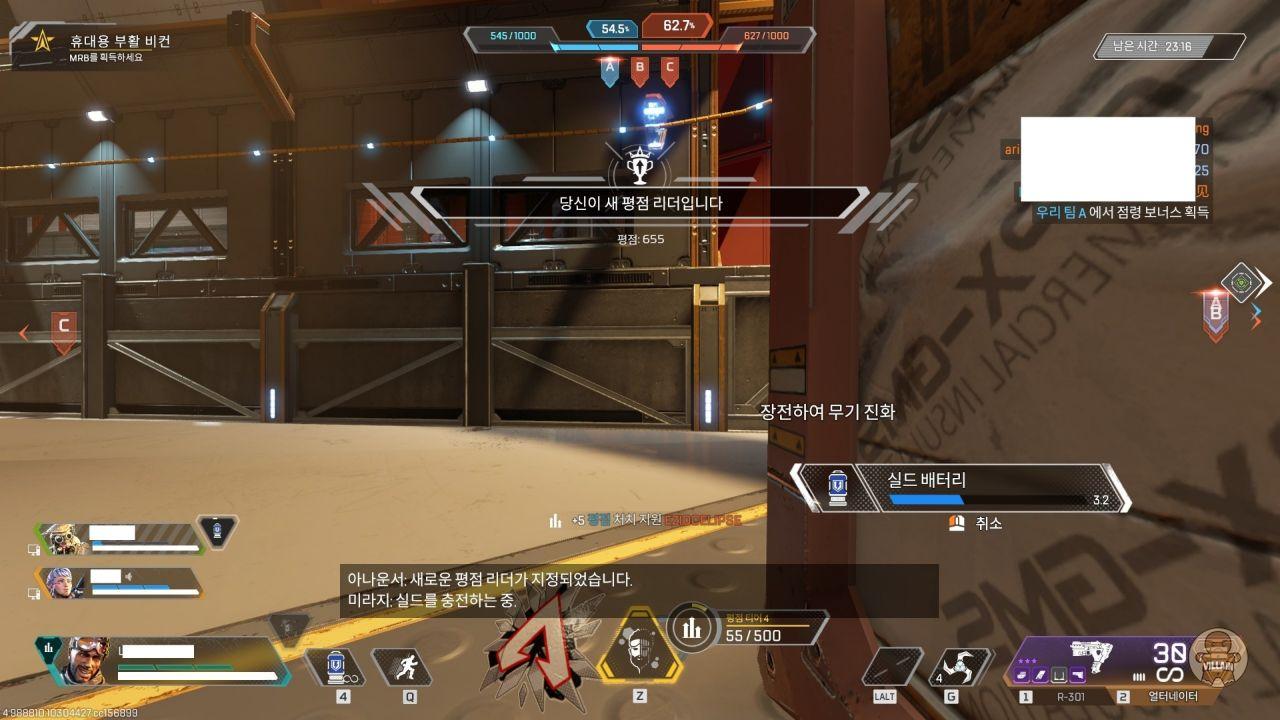Click the rating tier bar-chart icon
Screen dimensions: 1280x720
[692, 629]
